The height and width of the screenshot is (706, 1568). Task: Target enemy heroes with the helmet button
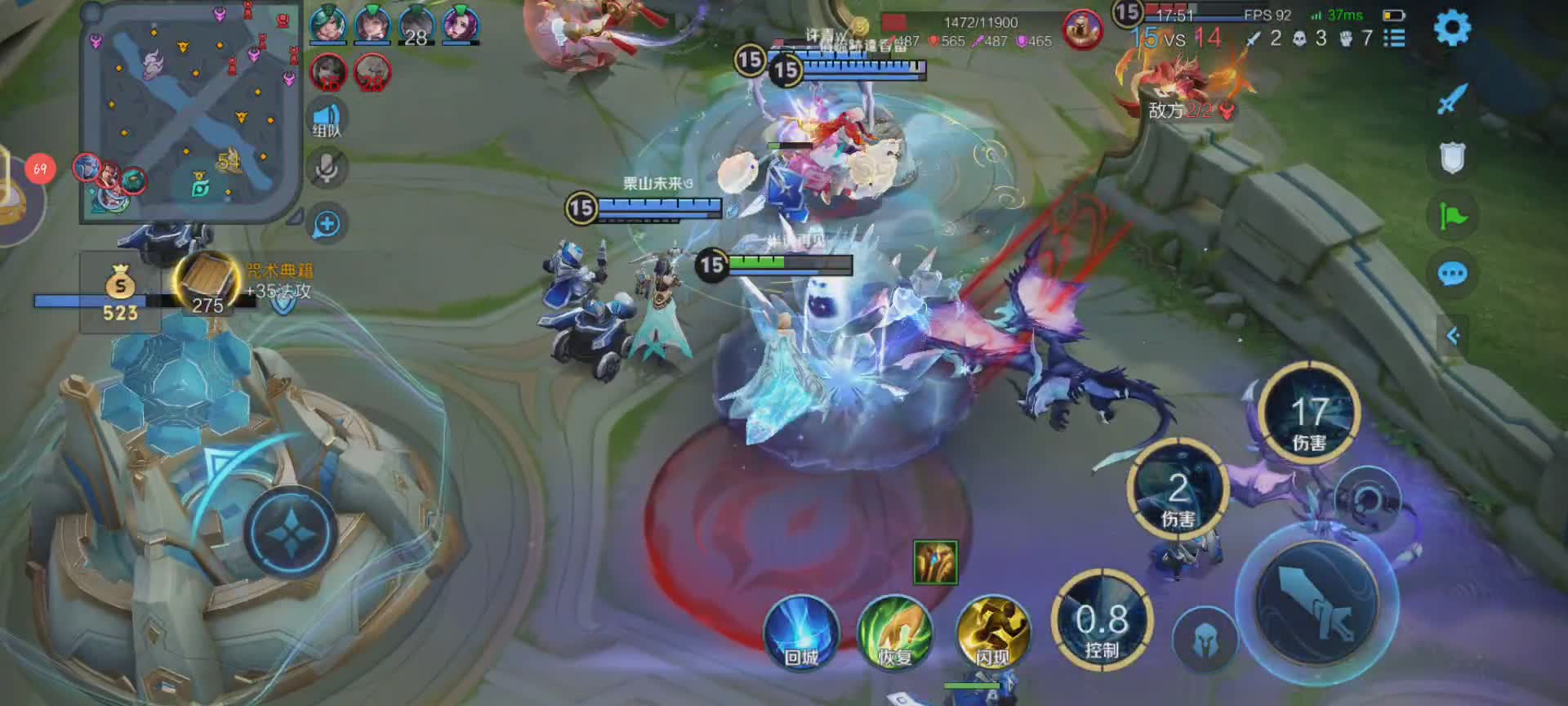pyautogui.click(x=1204, y=641)
